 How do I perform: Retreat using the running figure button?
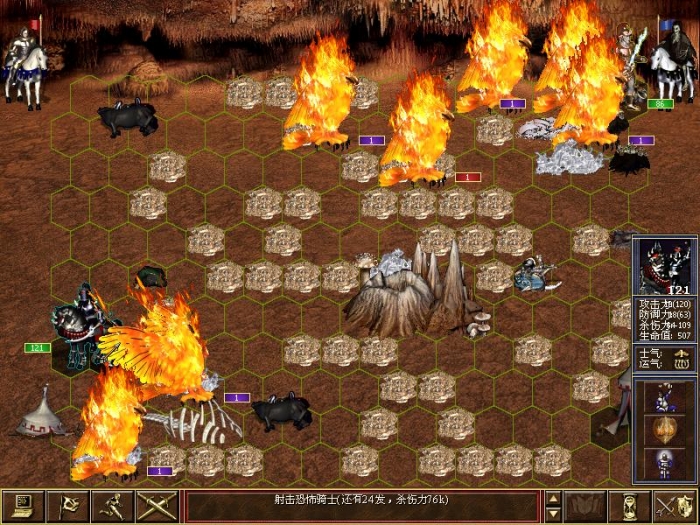[112, 504]
